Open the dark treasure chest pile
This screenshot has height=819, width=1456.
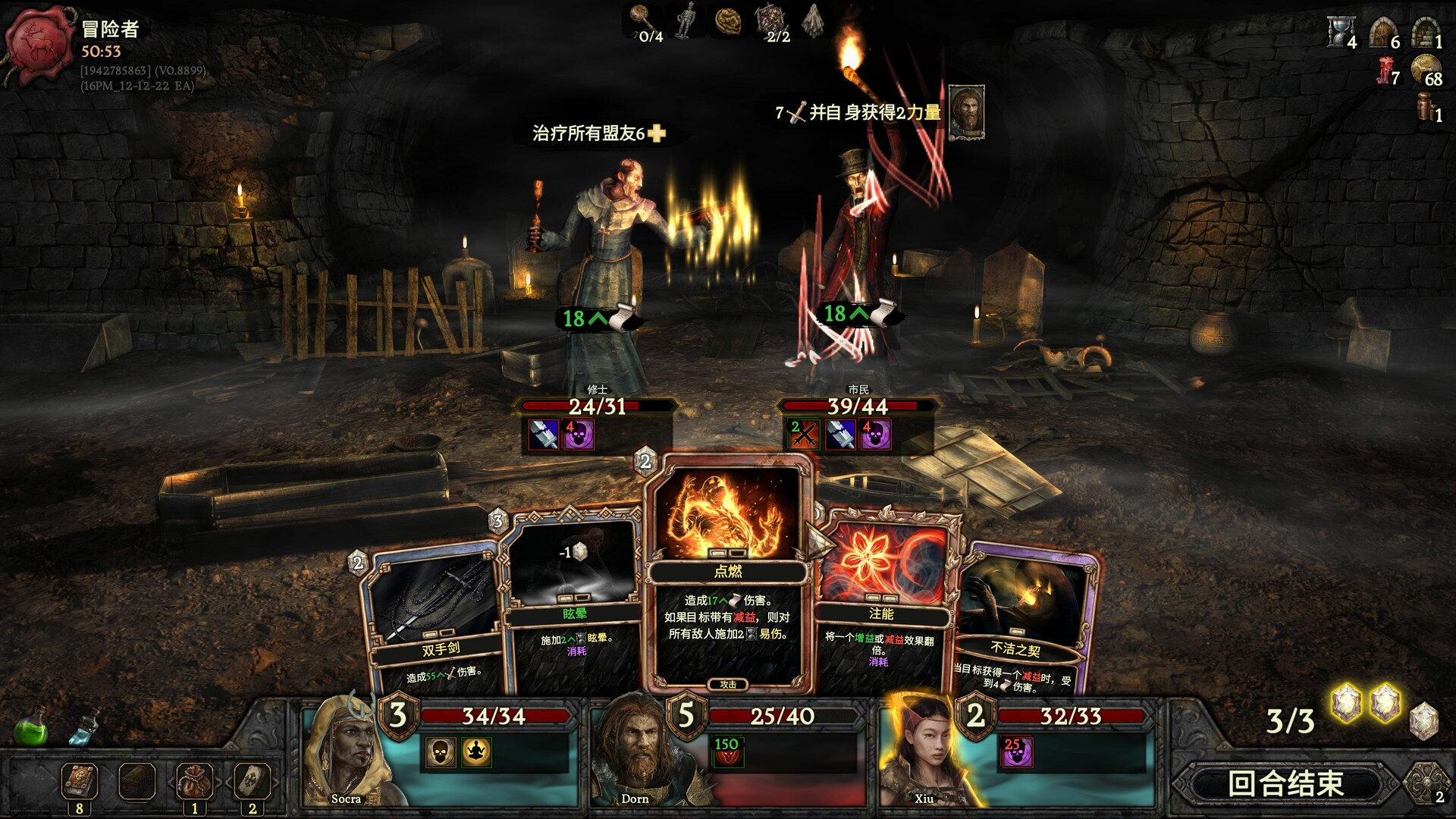(137, 781)
